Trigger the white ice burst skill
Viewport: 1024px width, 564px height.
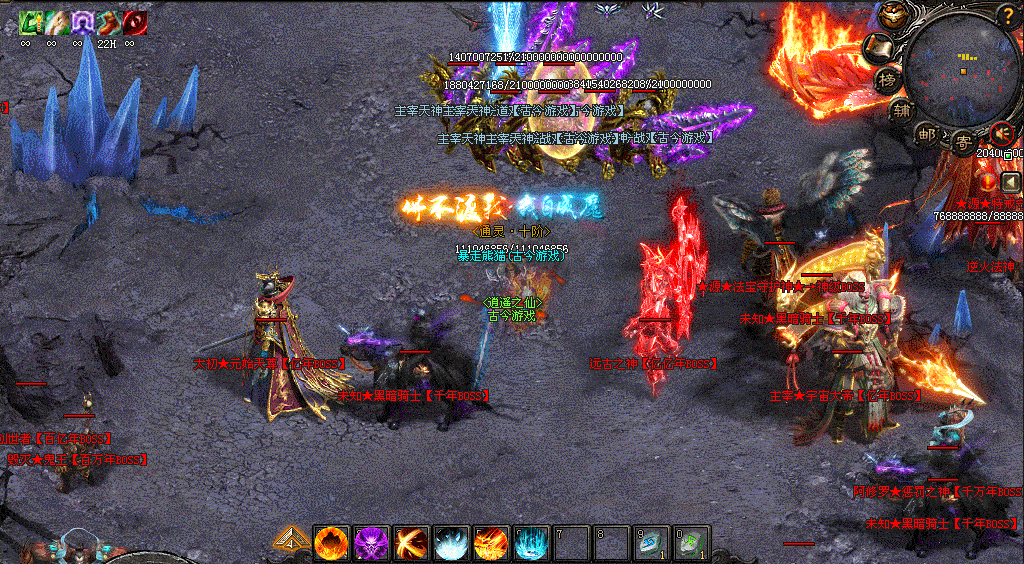pyautogui.click(x=451, y=543)
